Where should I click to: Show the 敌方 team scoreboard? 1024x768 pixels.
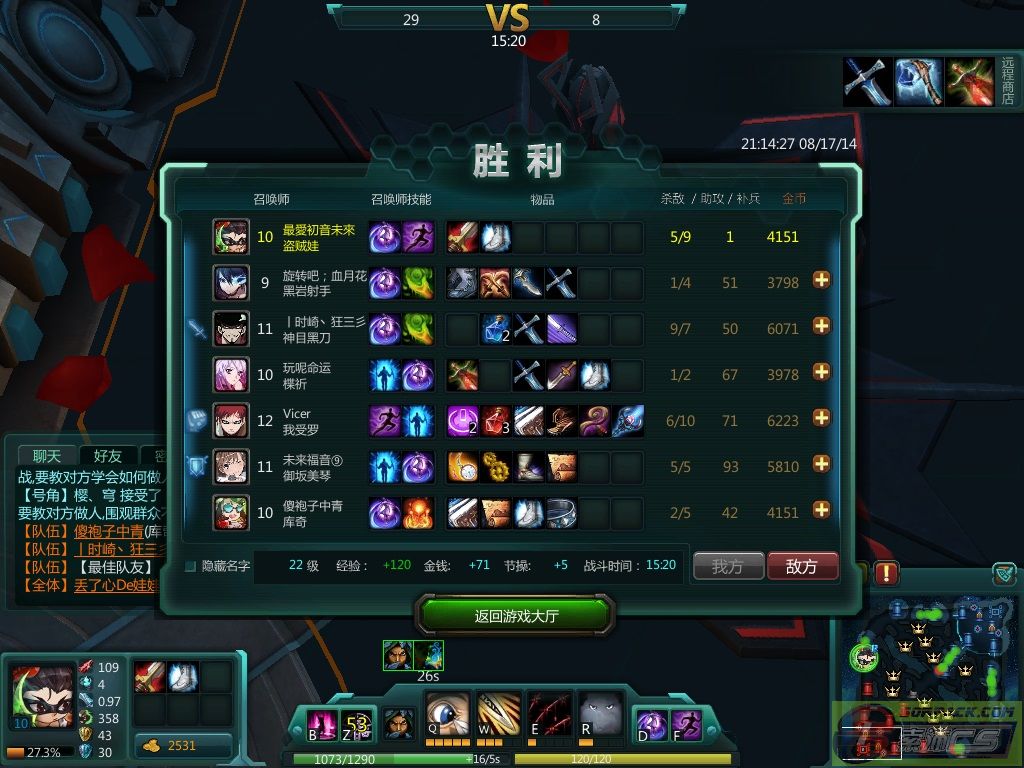[x=801, y=566]
